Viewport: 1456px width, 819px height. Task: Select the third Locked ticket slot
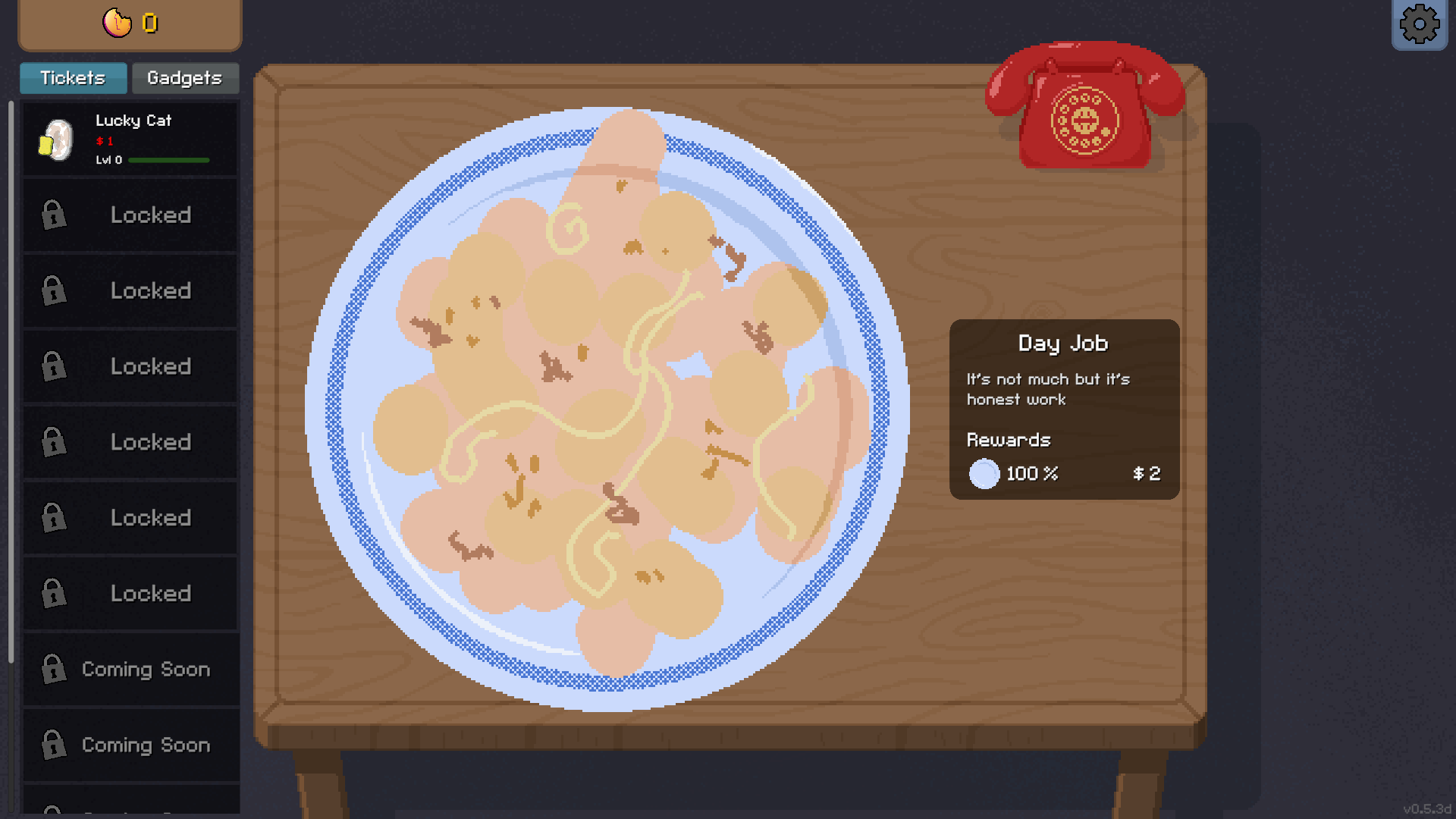pyautogui.click(x=129, y=366)
